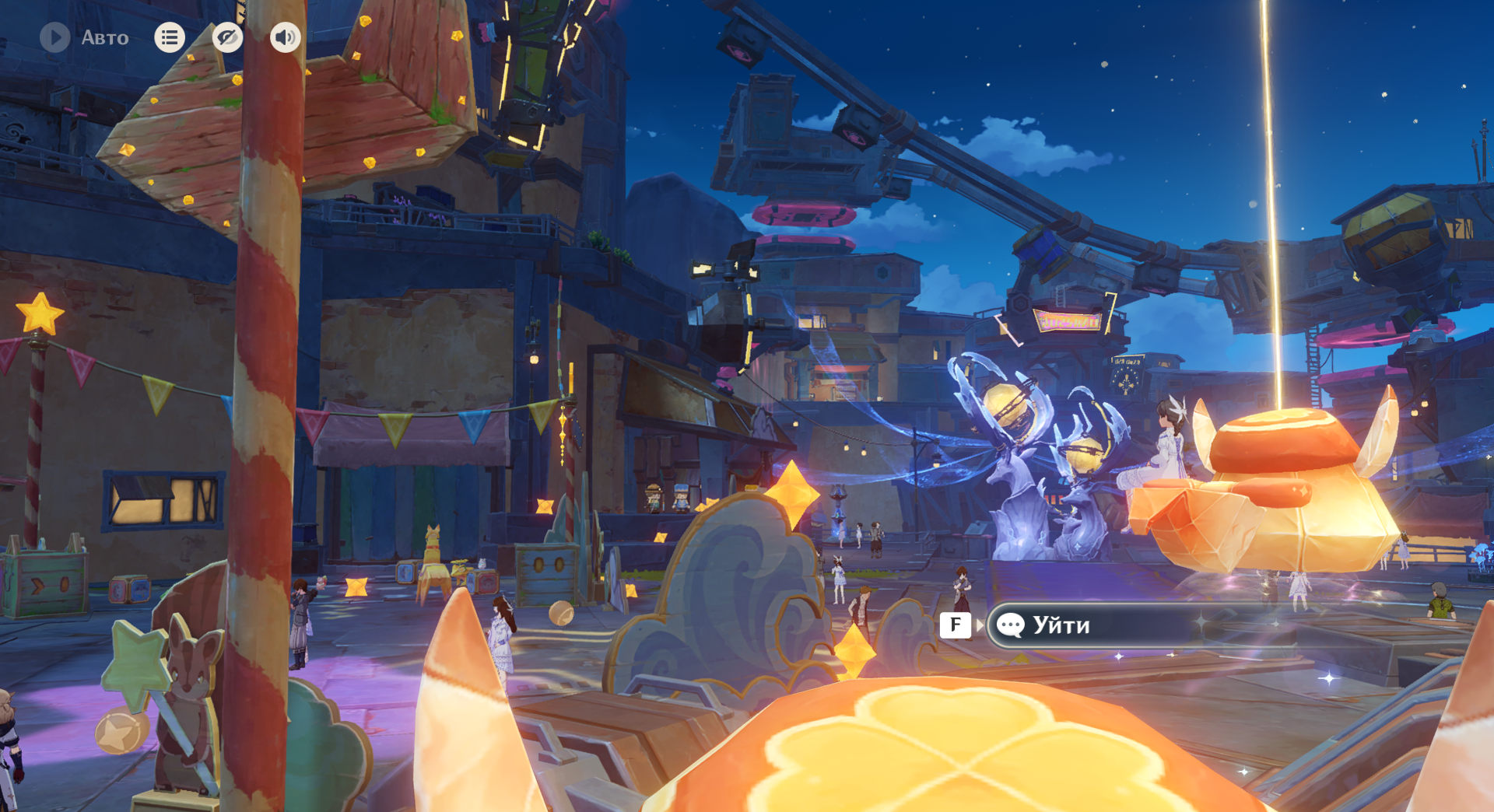Hide the dialogue interface with eye icon
Viewport: 1494px width, 812px height.
[x=227, y=37]
